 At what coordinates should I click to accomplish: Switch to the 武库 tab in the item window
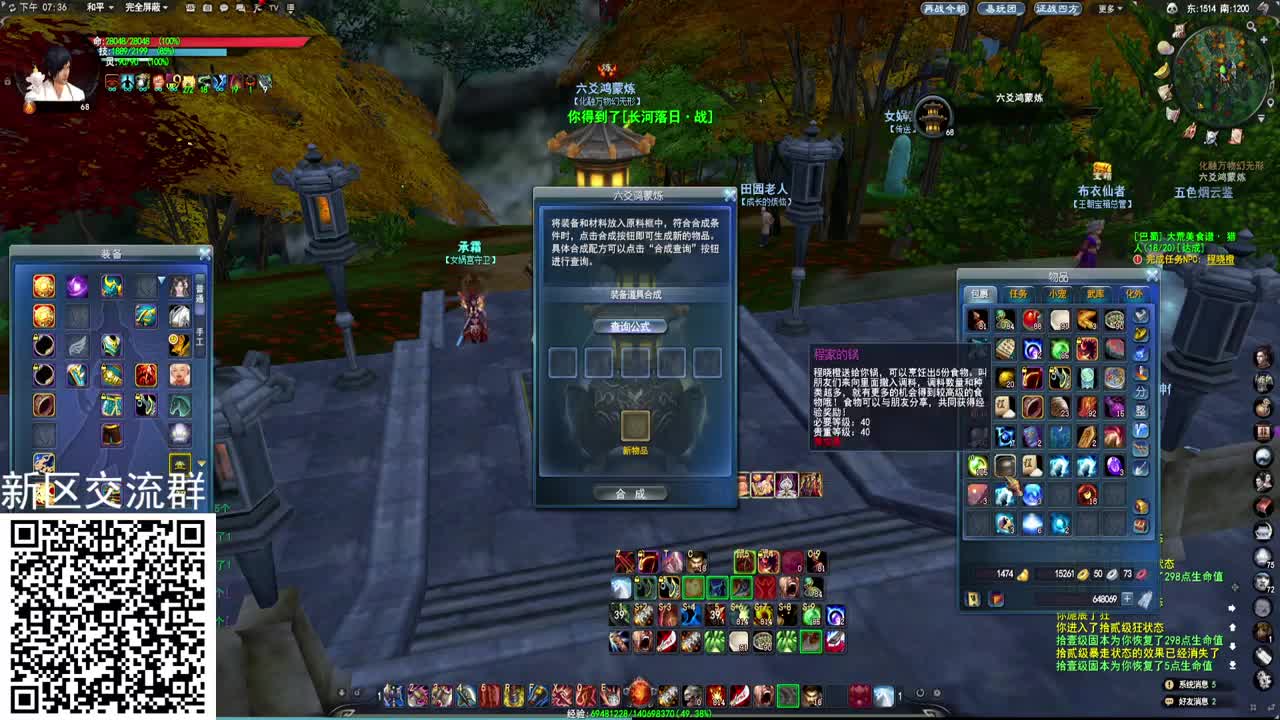pyautogui.click(x=1095, y=294)
